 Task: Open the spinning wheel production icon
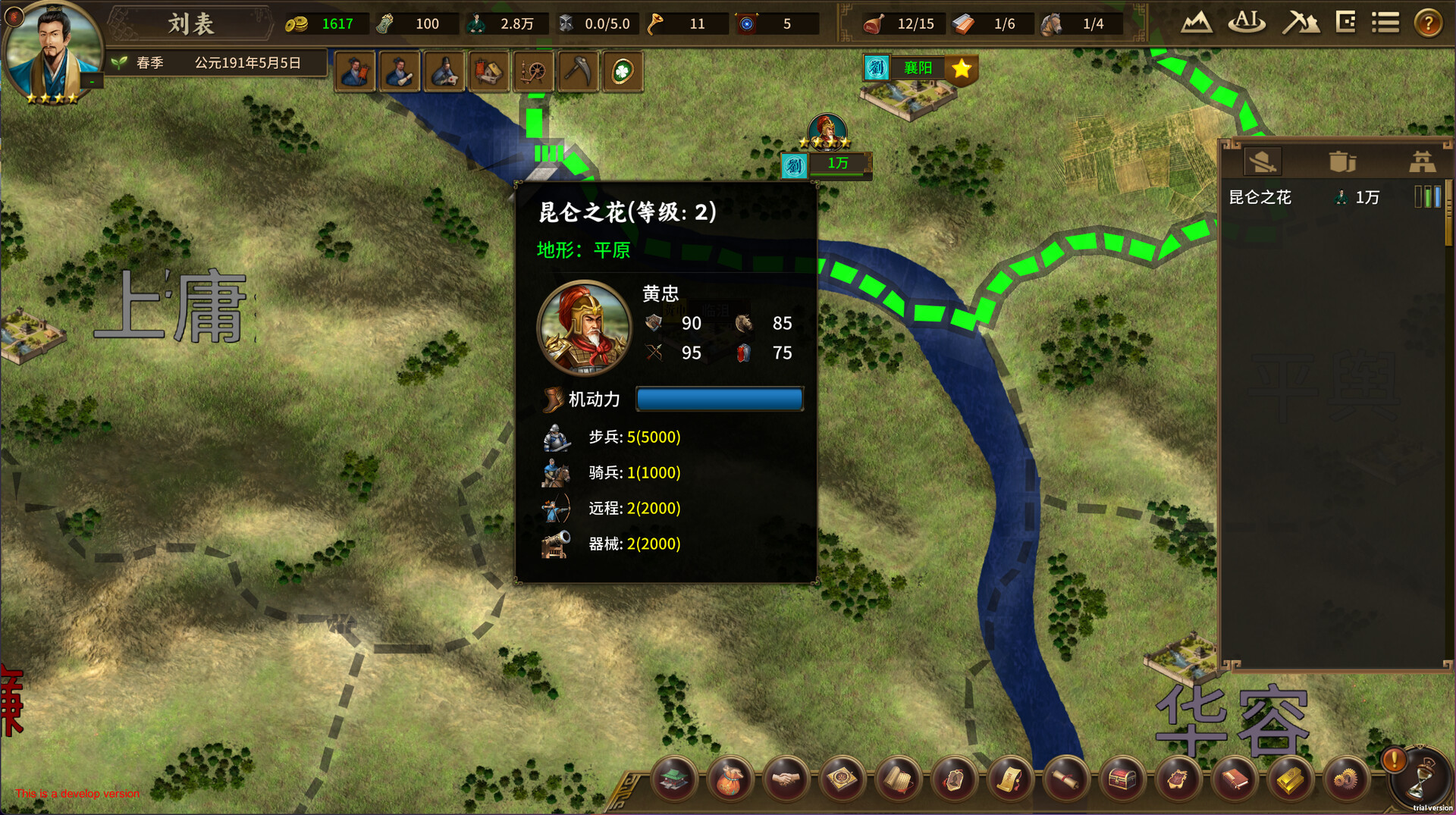point(534,72)
